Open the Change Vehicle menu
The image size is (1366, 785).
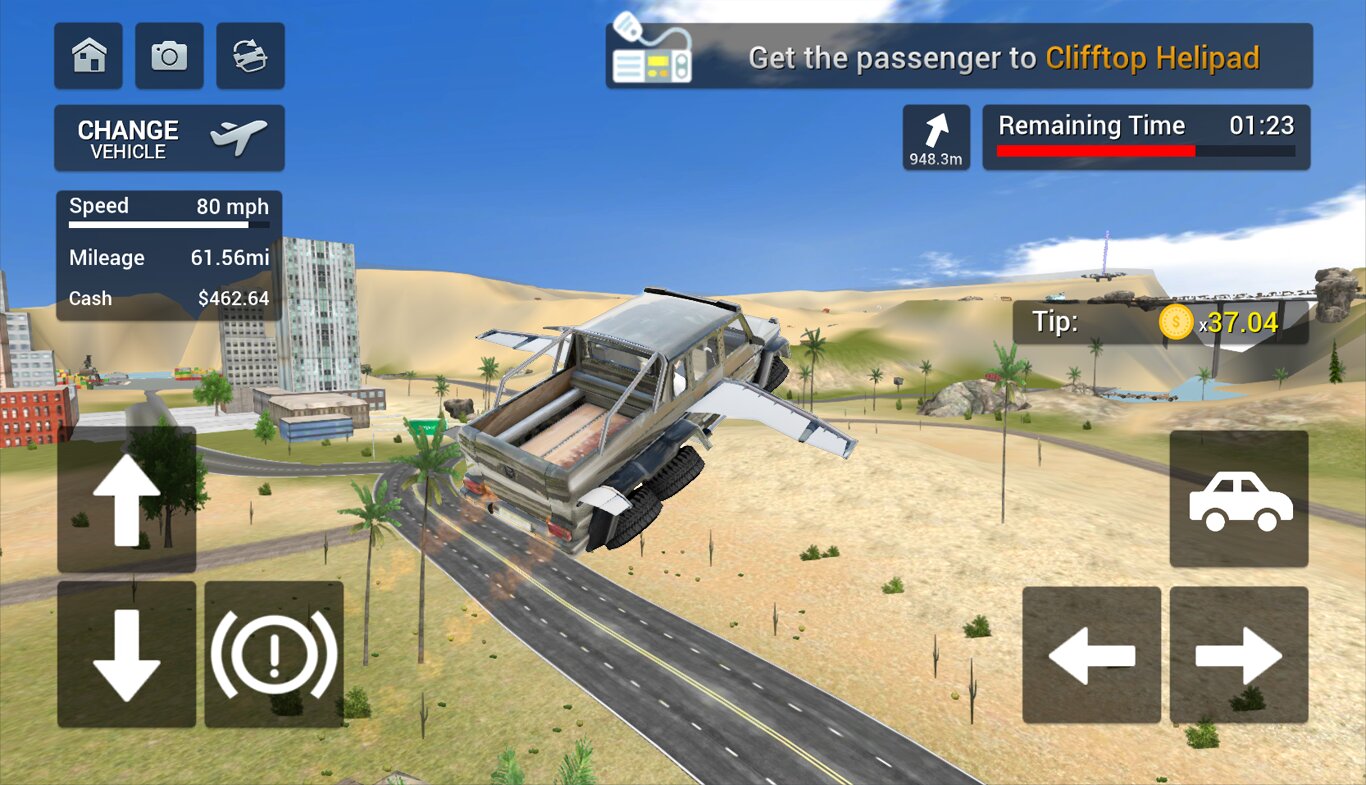pyautogui.click(x=169, y=138)
